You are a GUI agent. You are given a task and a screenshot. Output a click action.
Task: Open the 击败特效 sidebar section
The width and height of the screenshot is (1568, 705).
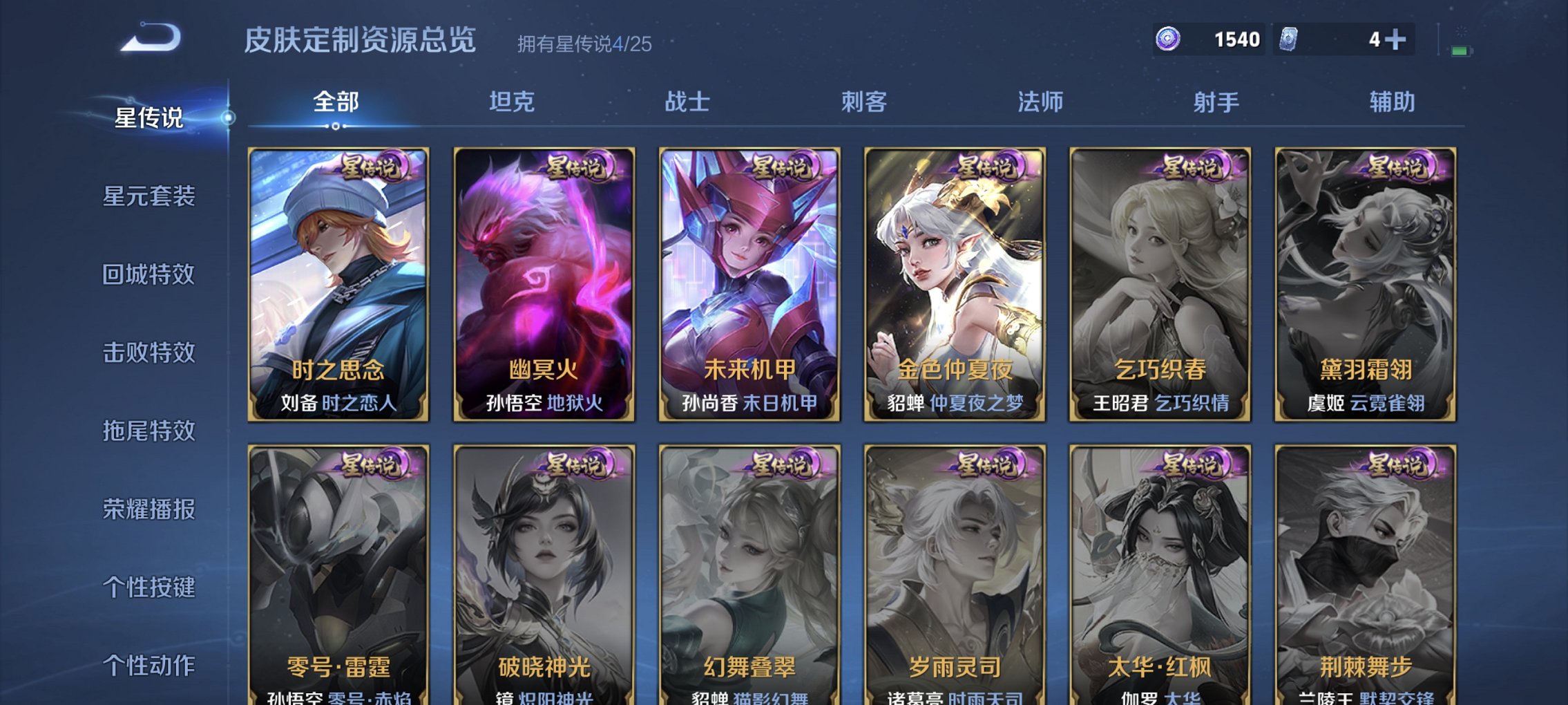149,353
